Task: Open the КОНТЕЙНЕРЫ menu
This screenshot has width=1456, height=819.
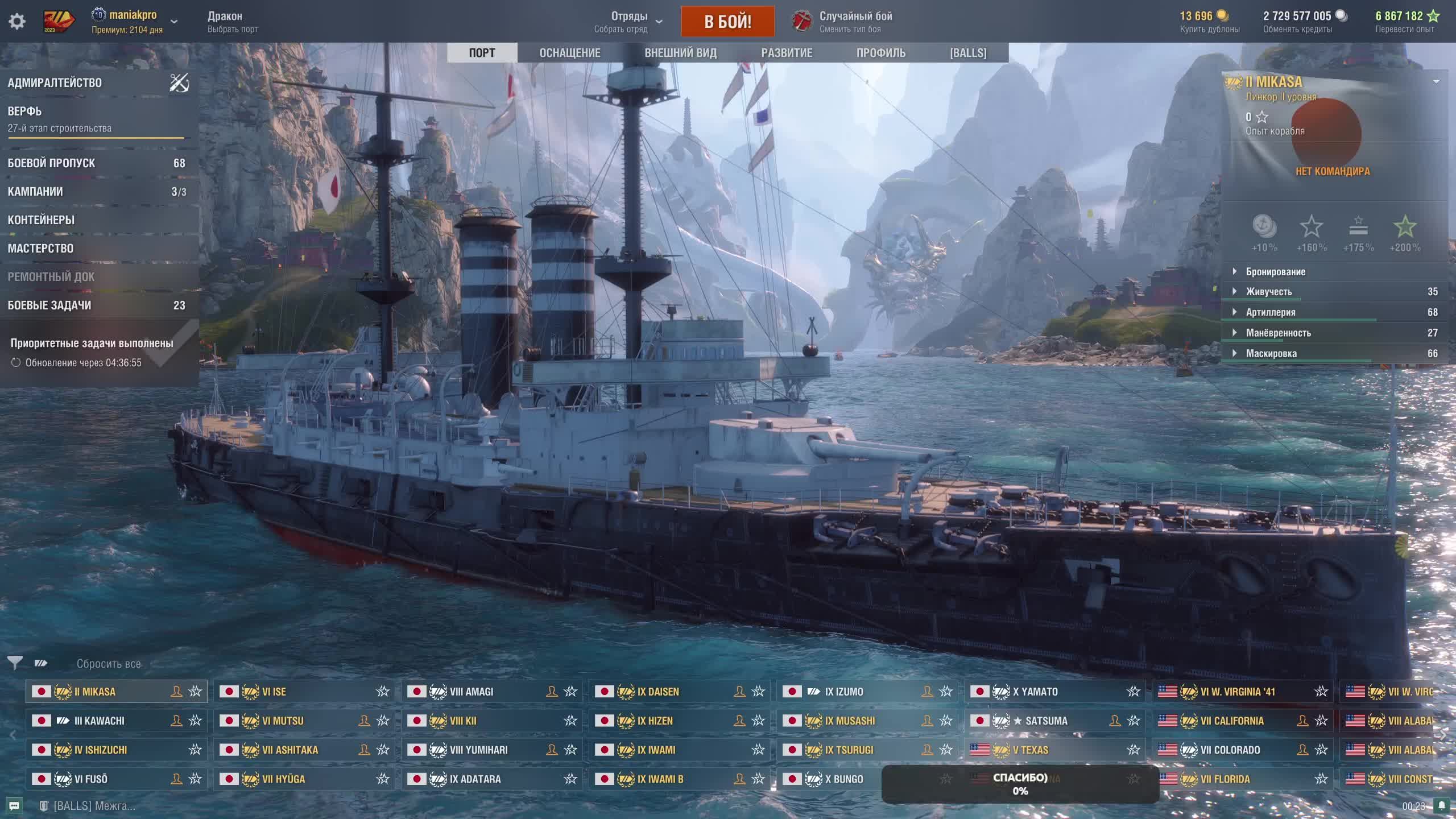Action: point(41,220)
